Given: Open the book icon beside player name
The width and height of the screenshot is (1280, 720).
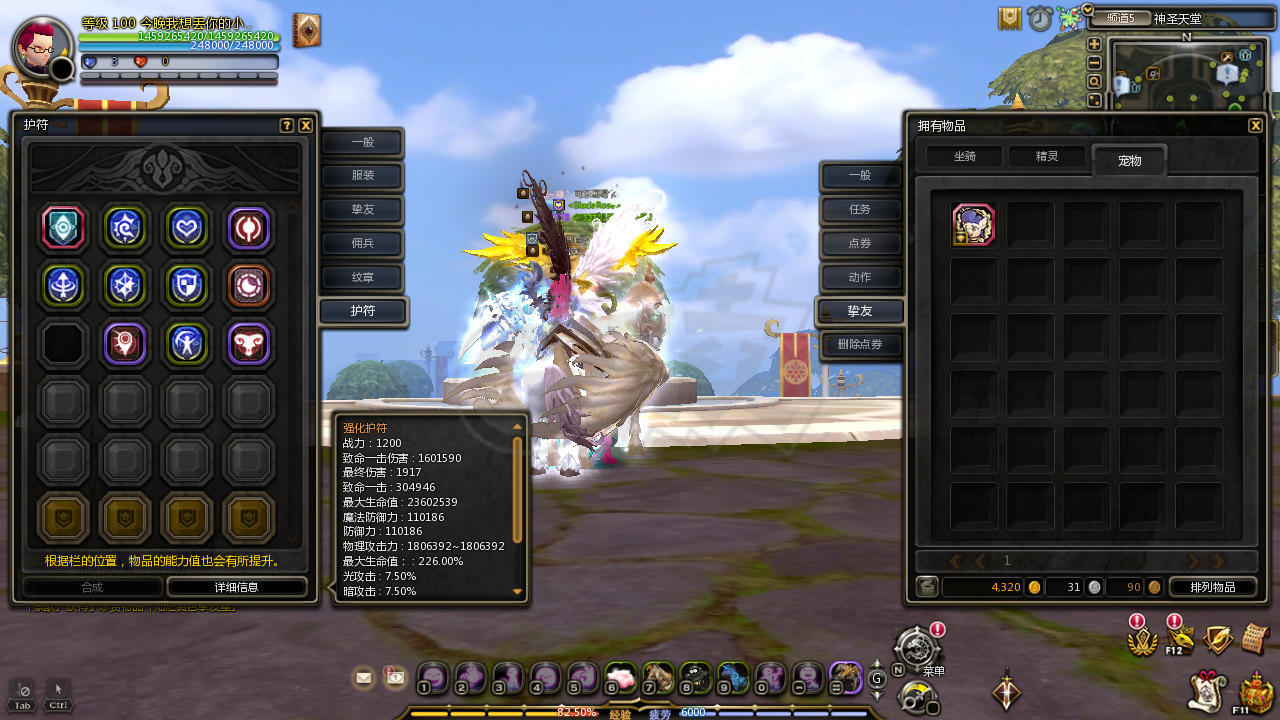Looking at the screenshot, I should coord(306,31).
